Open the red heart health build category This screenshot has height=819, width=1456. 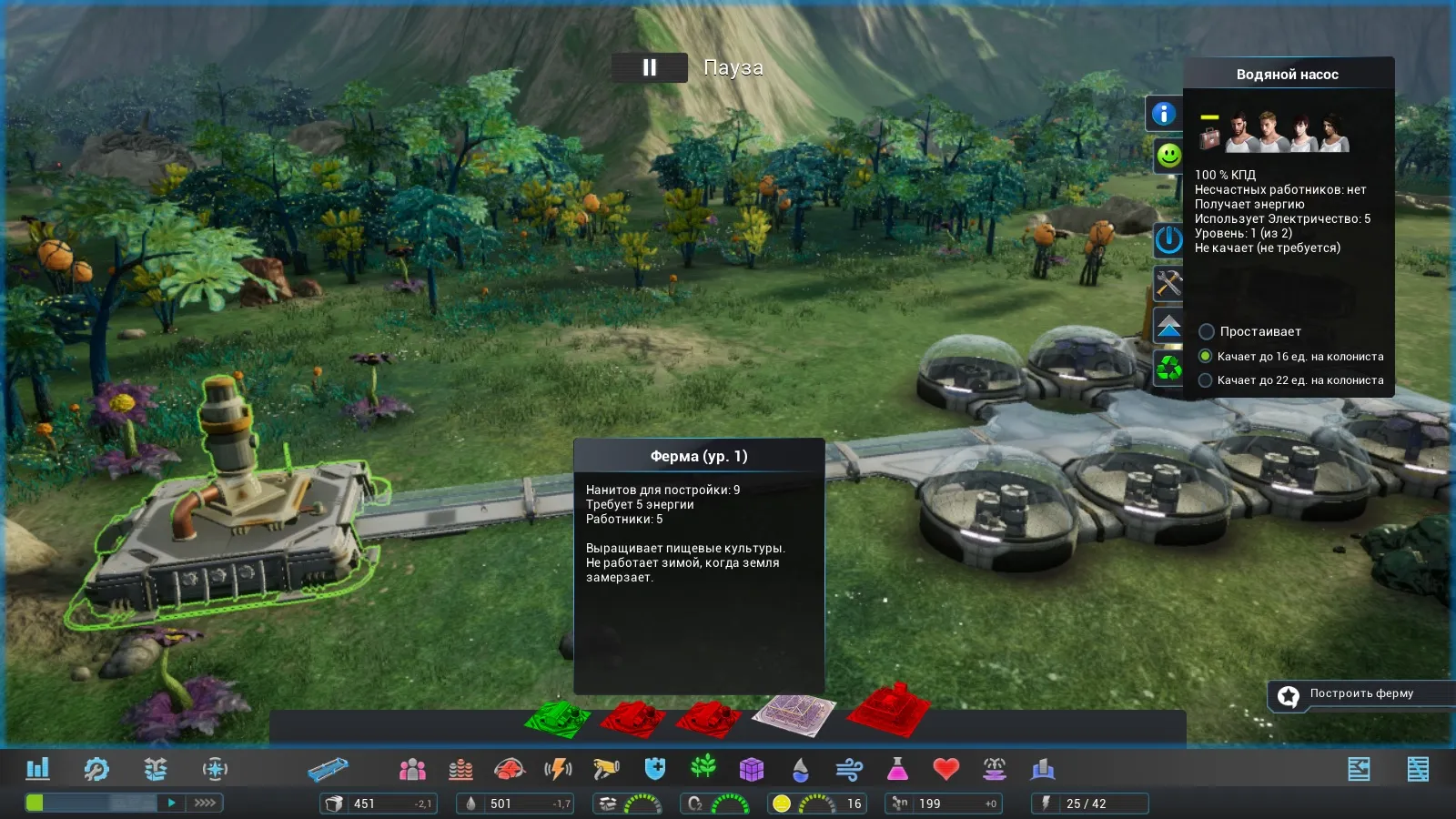click(945, 770)
